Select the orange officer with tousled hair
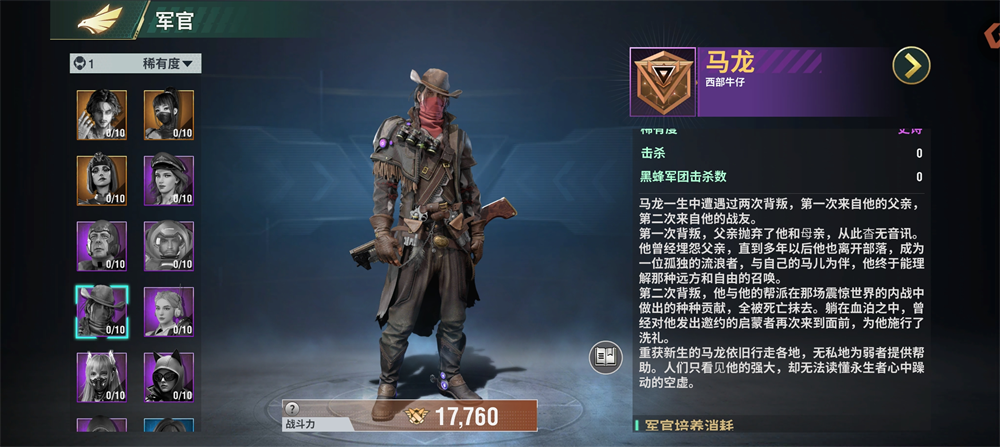The image size is (1000, 447). pyautogui.click(x=101, y=114)
